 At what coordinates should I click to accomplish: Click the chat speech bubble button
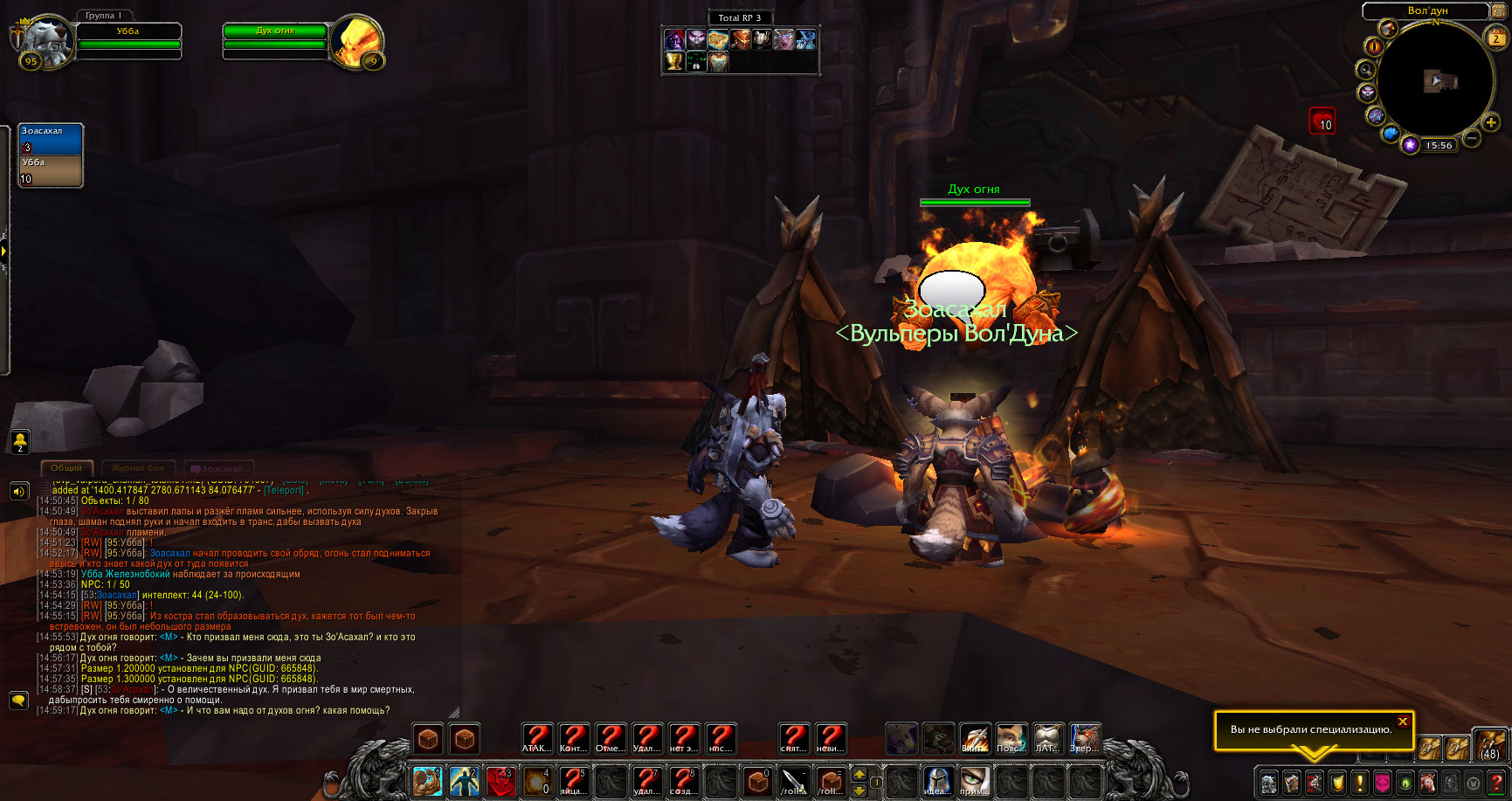[x=18, y=701]
